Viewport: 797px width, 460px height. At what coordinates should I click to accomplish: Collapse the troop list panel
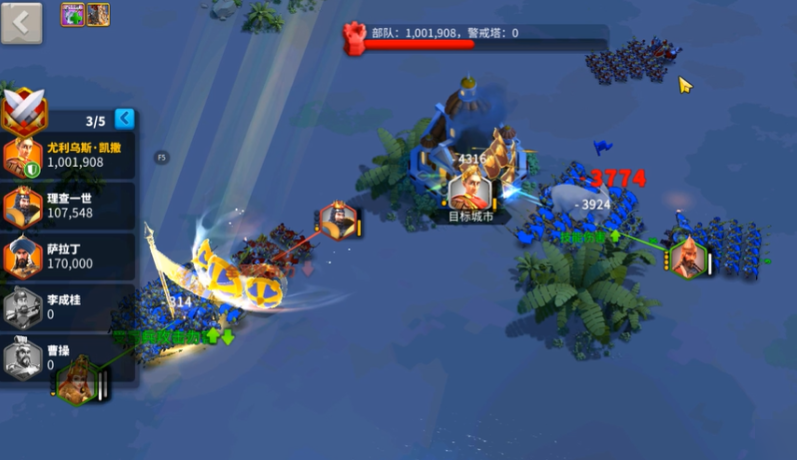[x=124, y=119]
